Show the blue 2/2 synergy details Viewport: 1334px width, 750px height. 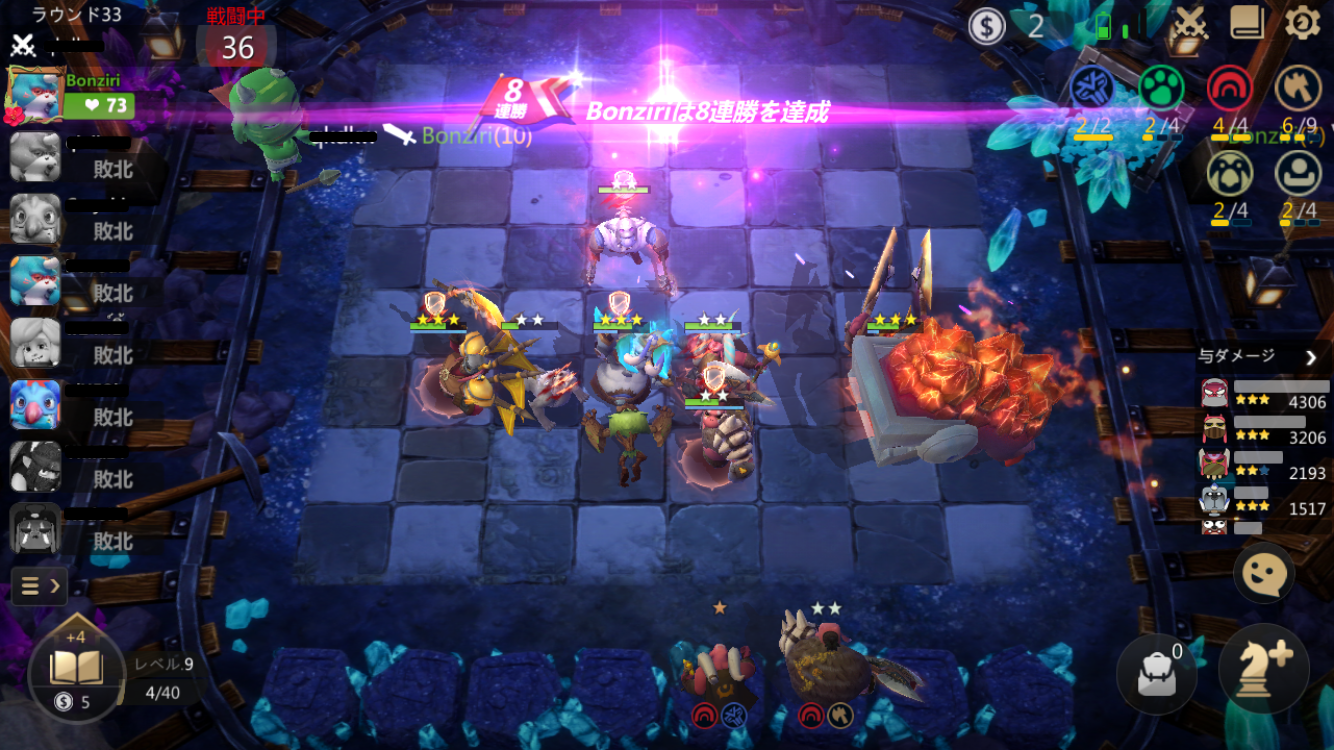point(1092,89)
